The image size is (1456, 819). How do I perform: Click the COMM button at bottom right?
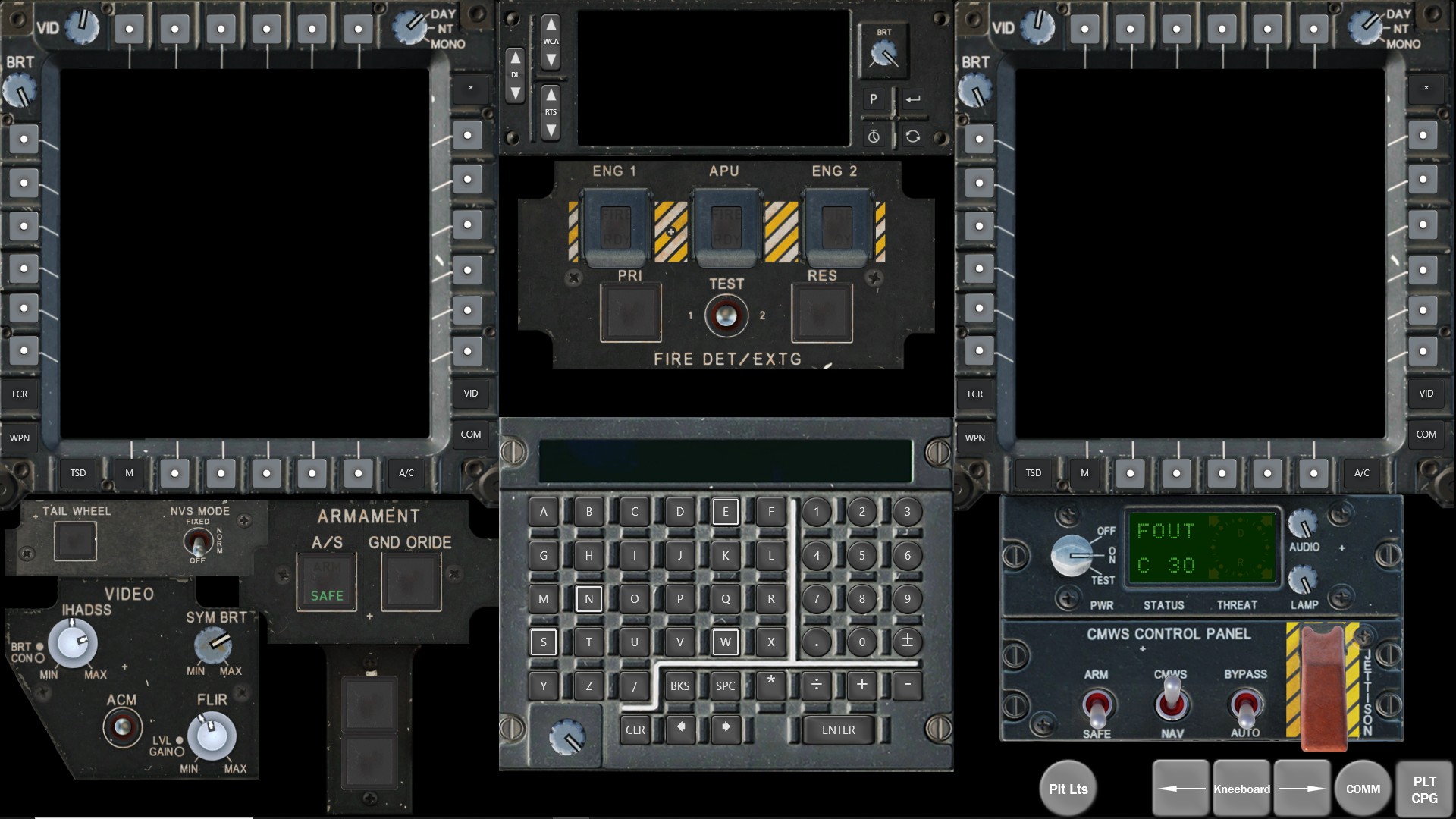(x=1363, y=789)
